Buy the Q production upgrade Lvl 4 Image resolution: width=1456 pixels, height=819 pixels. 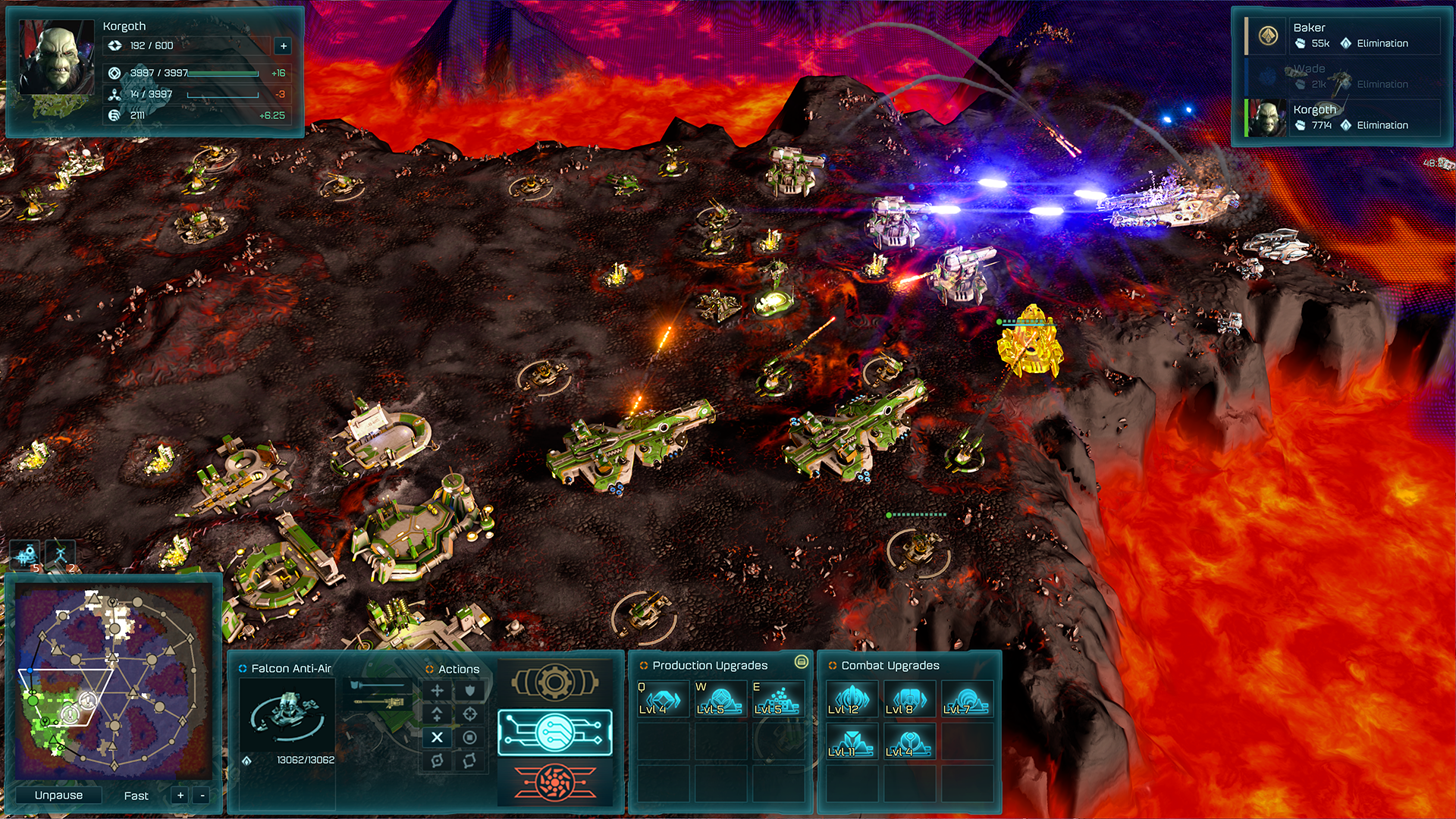tap(662, 698)
